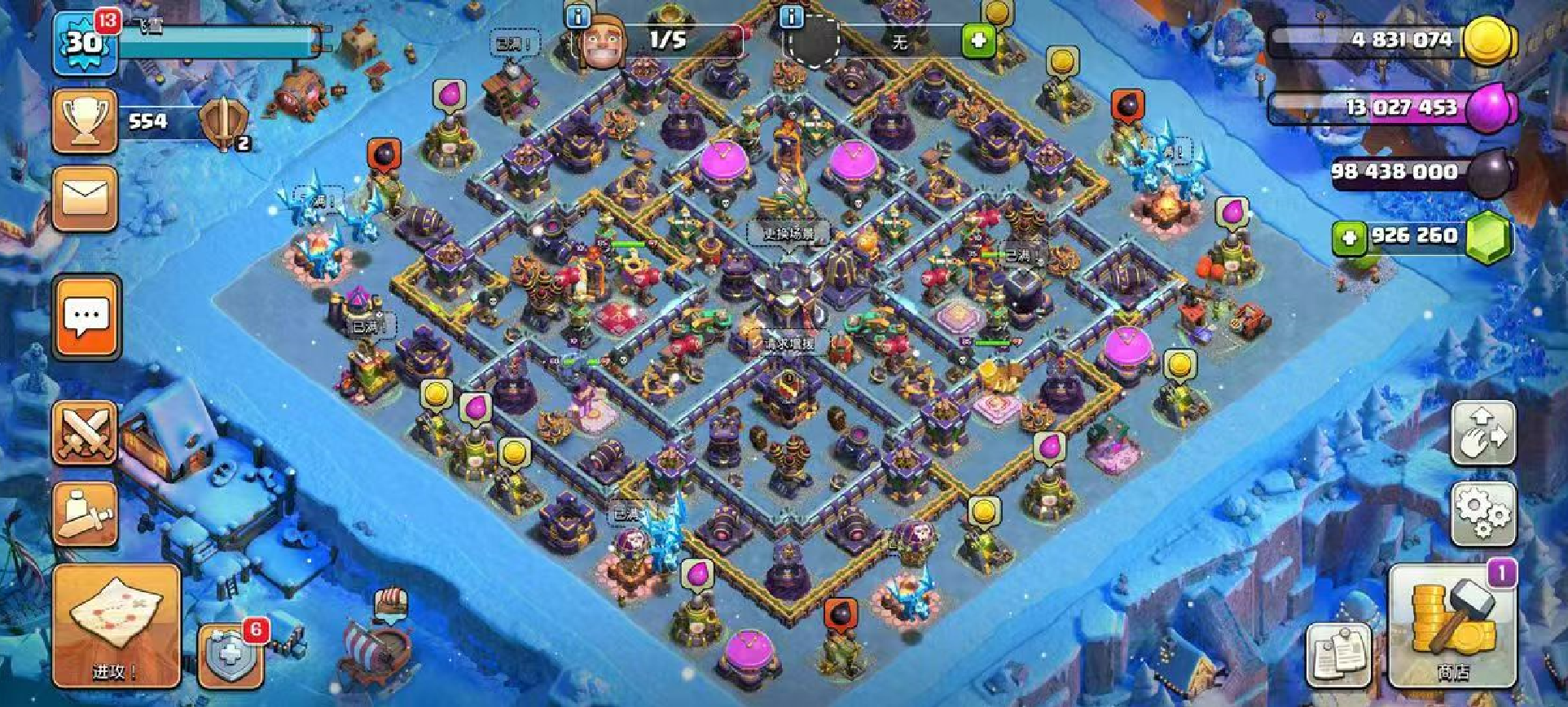This screenshot has width=1568, height=707.
Task: Open the Shop with hammer icon
Action: [1453, 626]
